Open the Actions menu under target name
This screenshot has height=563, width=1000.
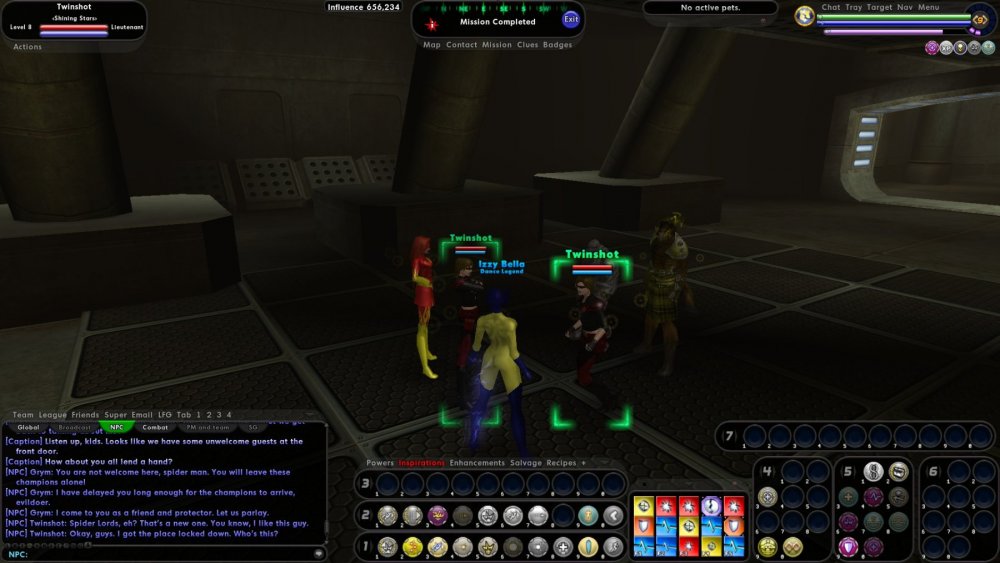pyautogui.click(x=28, y=47)
